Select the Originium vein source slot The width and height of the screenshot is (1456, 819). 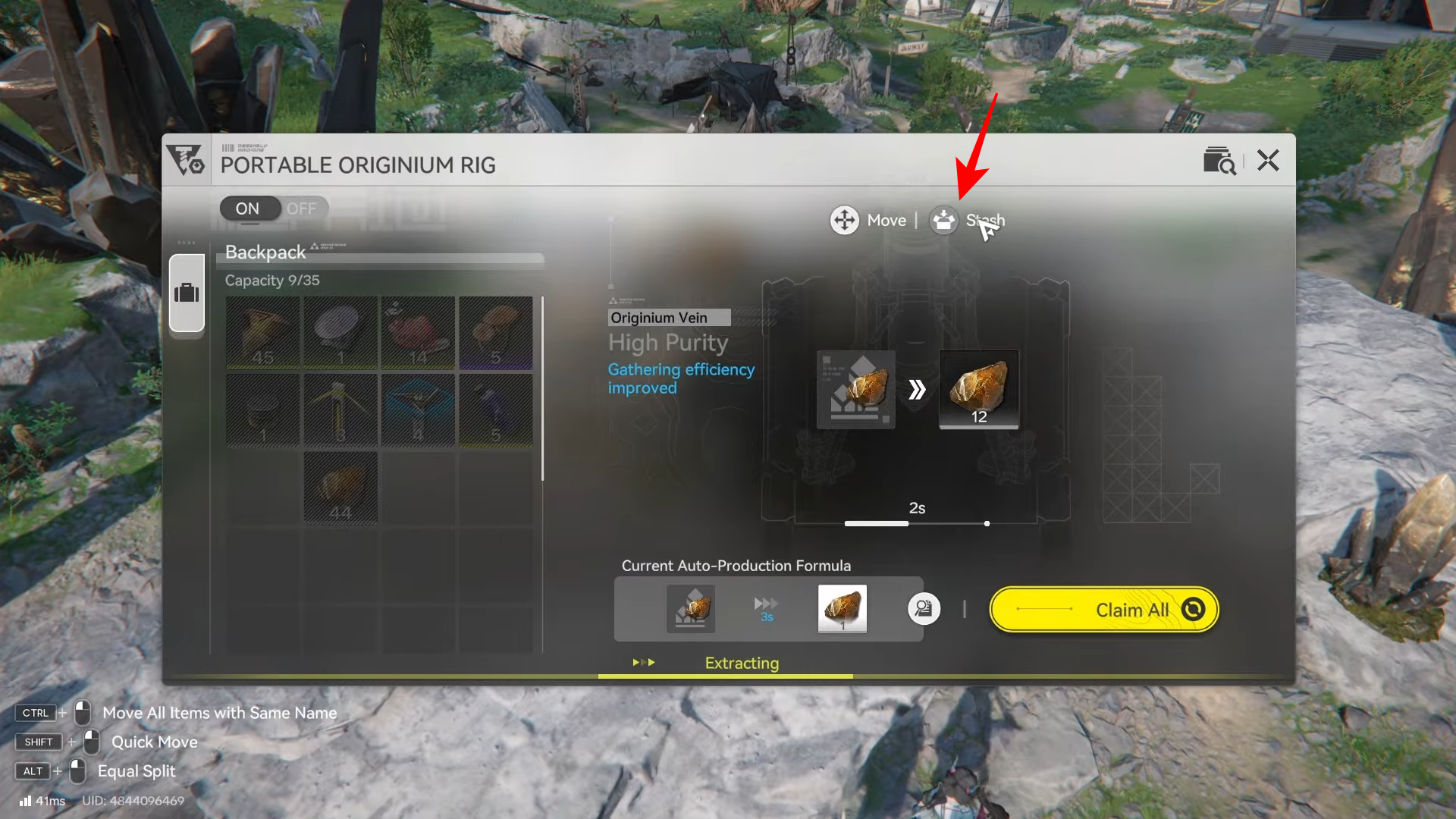[856, 389]
